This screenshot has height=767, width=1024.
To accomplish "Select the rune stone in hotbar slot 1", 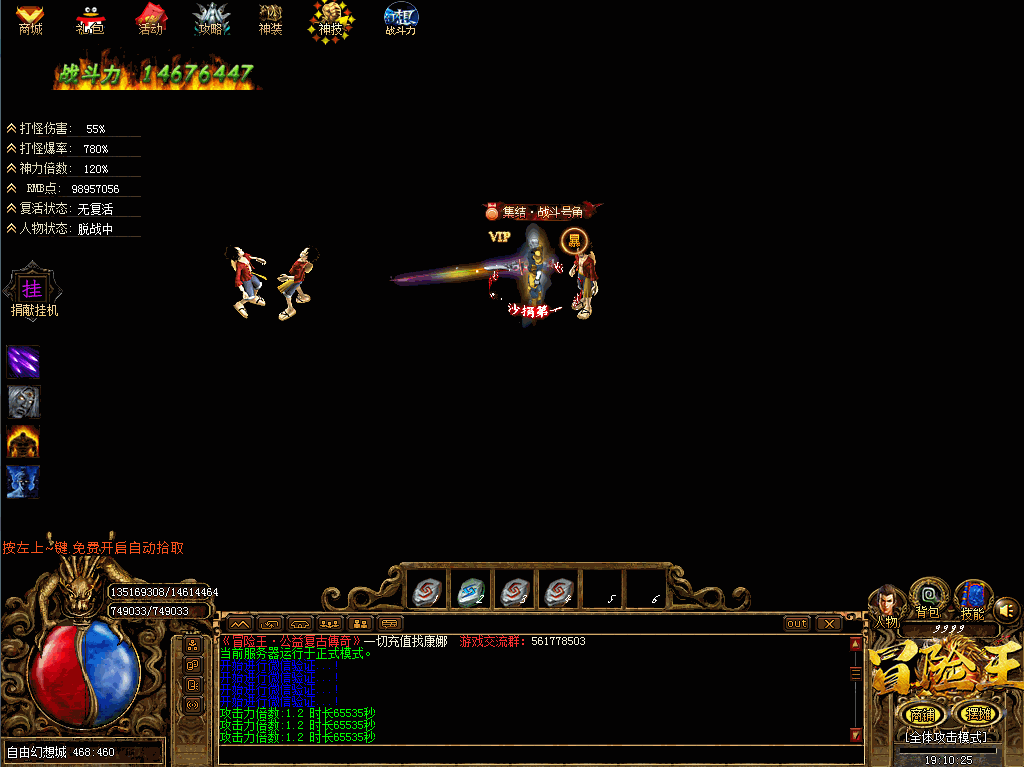I will click(425, 592).
